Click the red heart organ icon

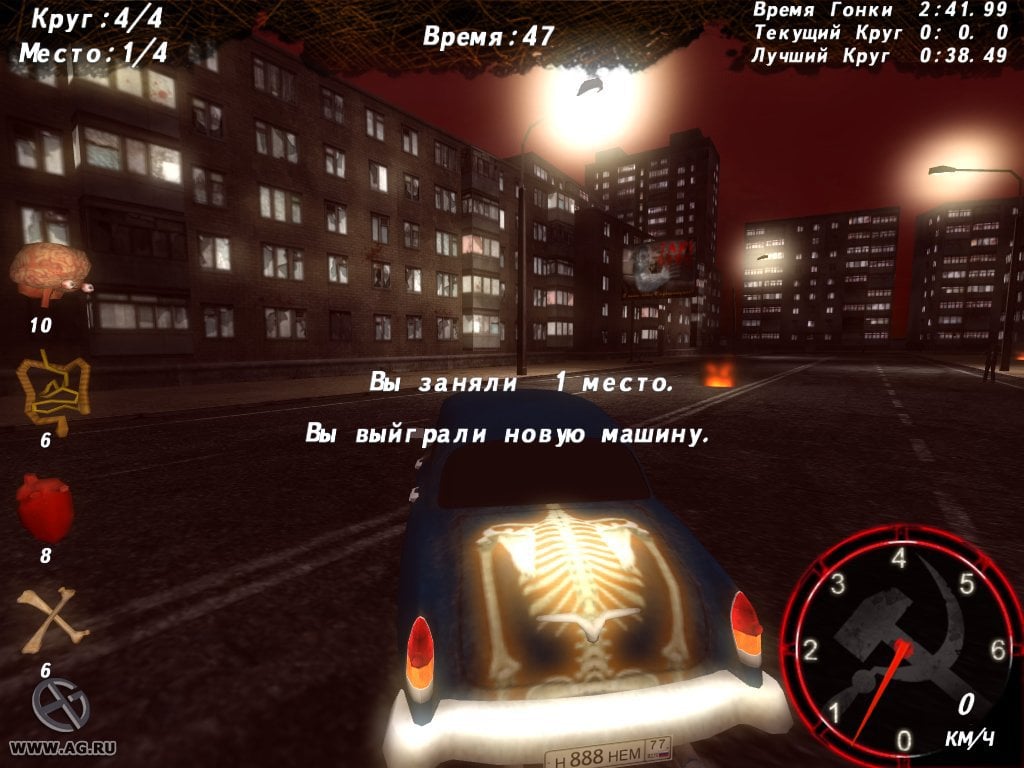point(45,508)
